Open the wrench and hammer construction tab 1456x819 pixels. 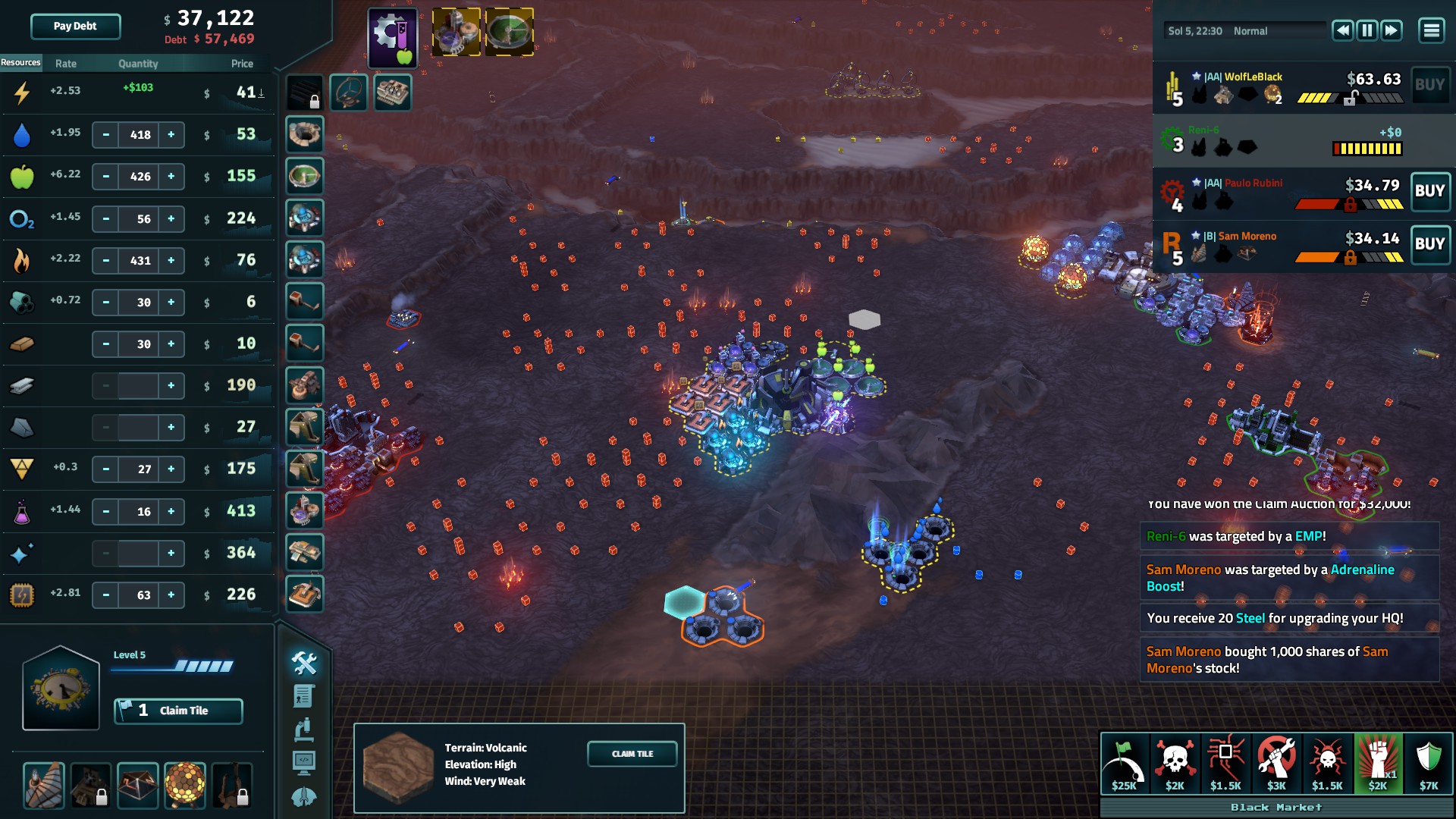pos(304,664)
